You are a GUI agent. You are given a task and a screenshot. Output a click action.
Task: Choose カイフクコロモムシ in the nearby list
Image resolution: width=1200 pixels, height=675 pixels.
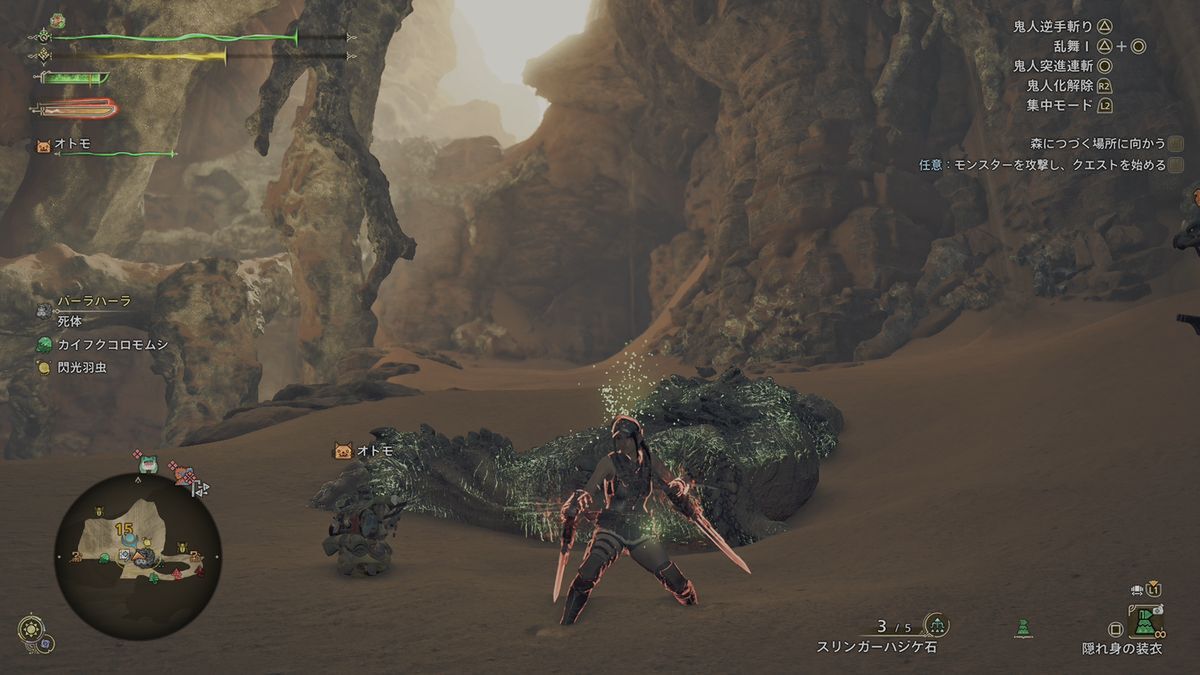(x=110, y=345)
